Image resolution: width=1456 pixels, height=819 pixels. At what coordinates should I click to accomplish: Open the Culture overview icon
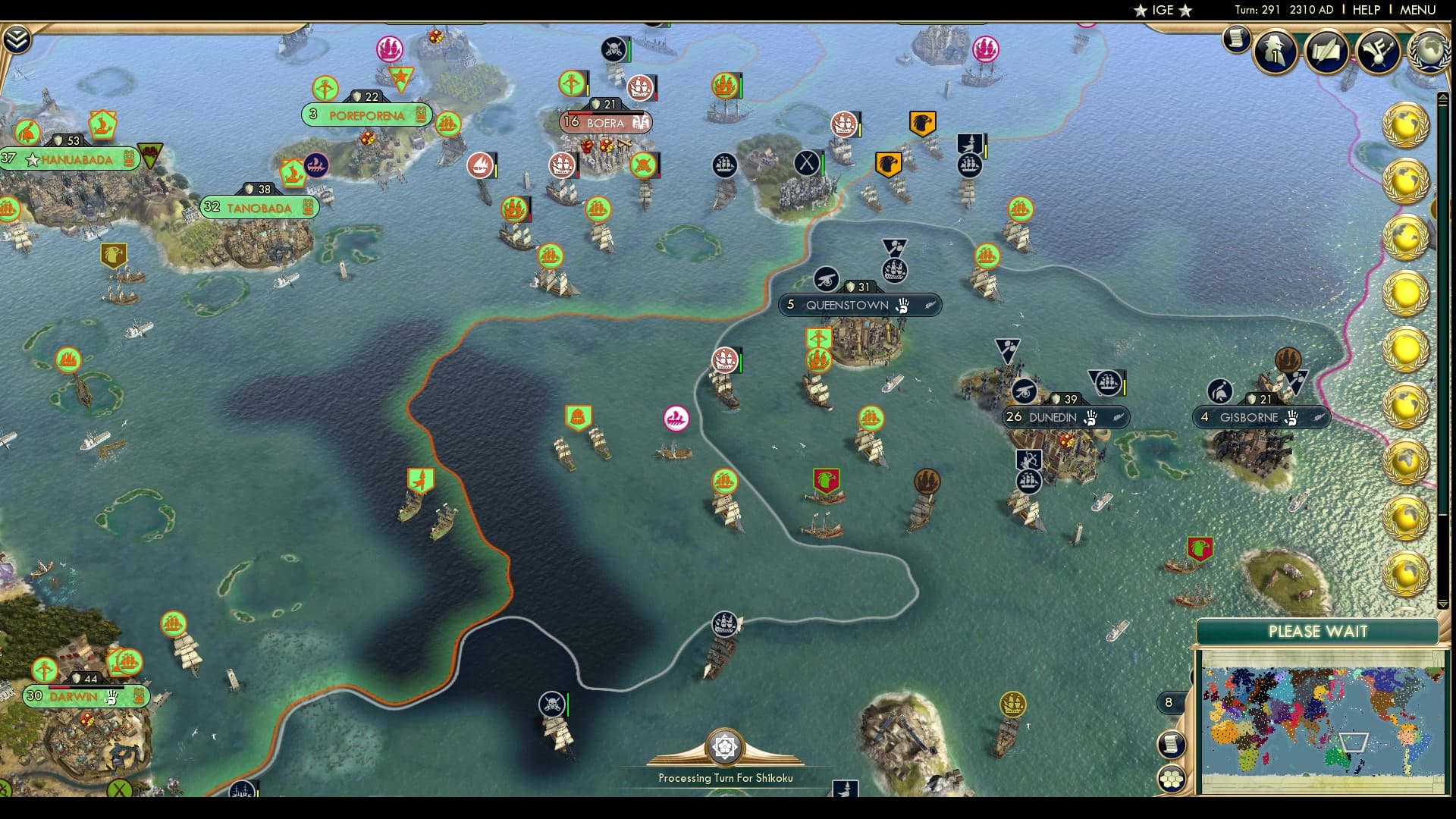point(1379,53)
